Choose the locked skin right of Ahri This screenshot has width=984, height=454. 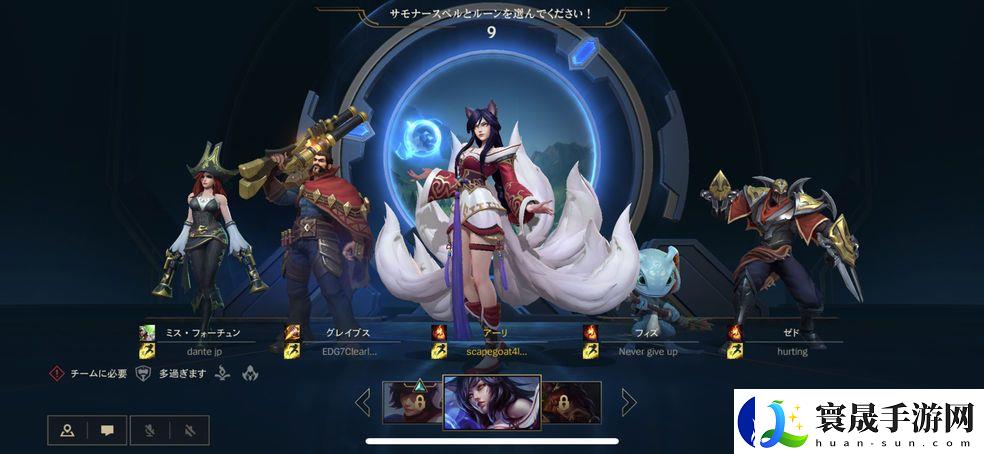point(571,401)
